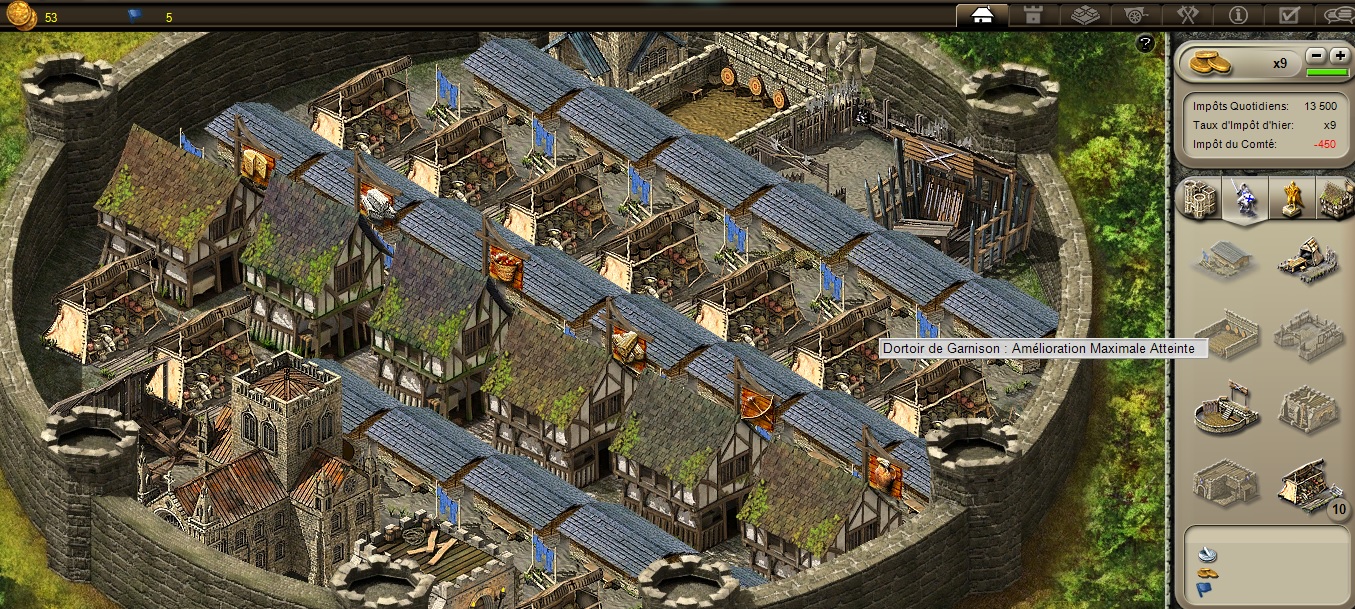Open the stacked resources tab
This screenshot has height=609, width=1355.
tap(1084, 15)
